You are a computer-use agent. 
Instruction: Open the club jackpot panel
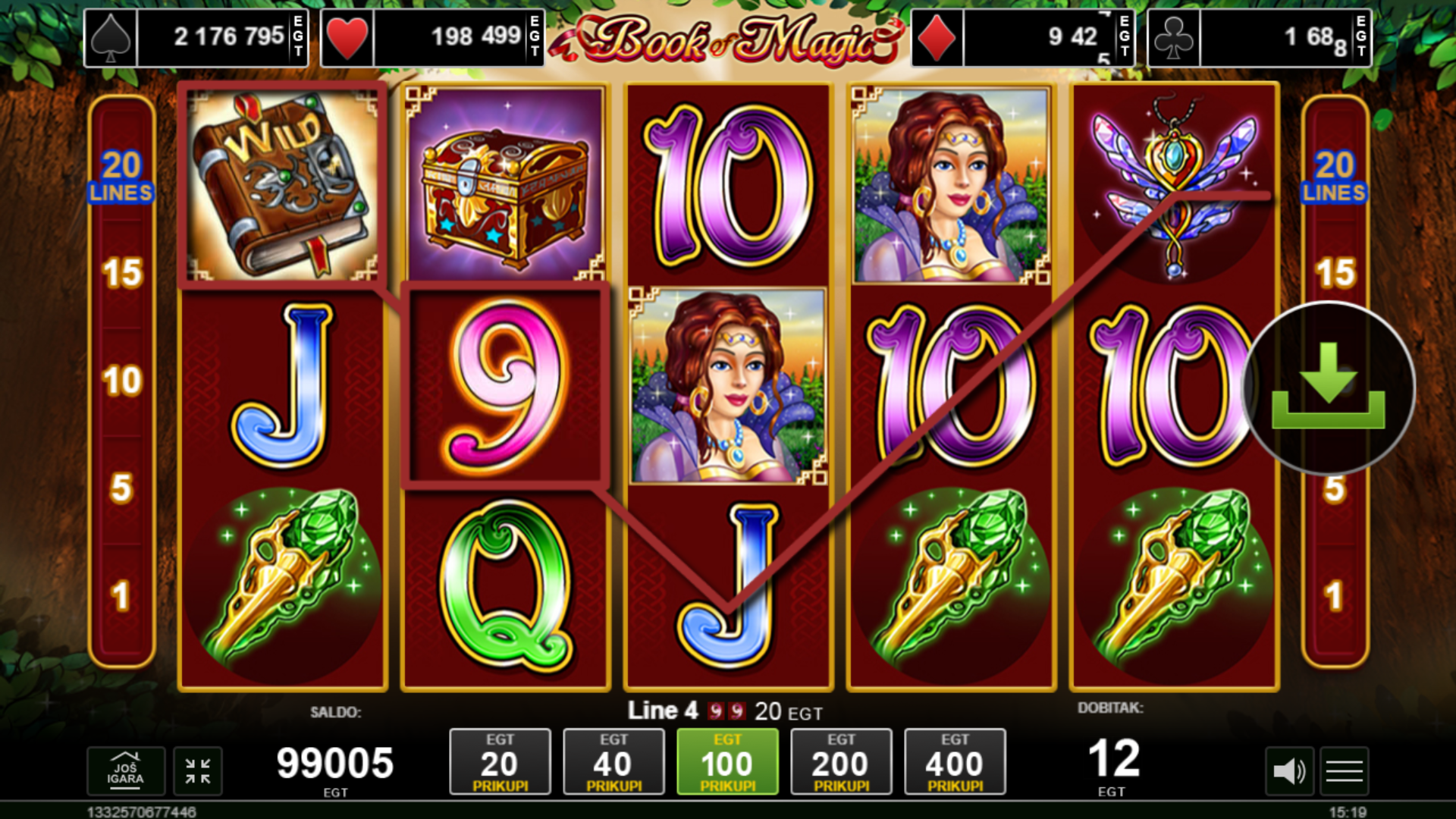(x=1259, y=37)
